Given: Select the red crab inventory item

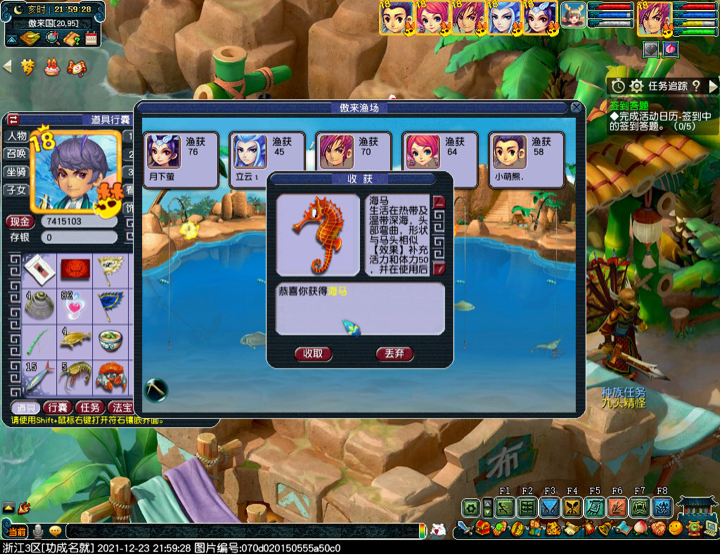Looking at the screenshot, I should pyautogui.click(x=107, y=376).
